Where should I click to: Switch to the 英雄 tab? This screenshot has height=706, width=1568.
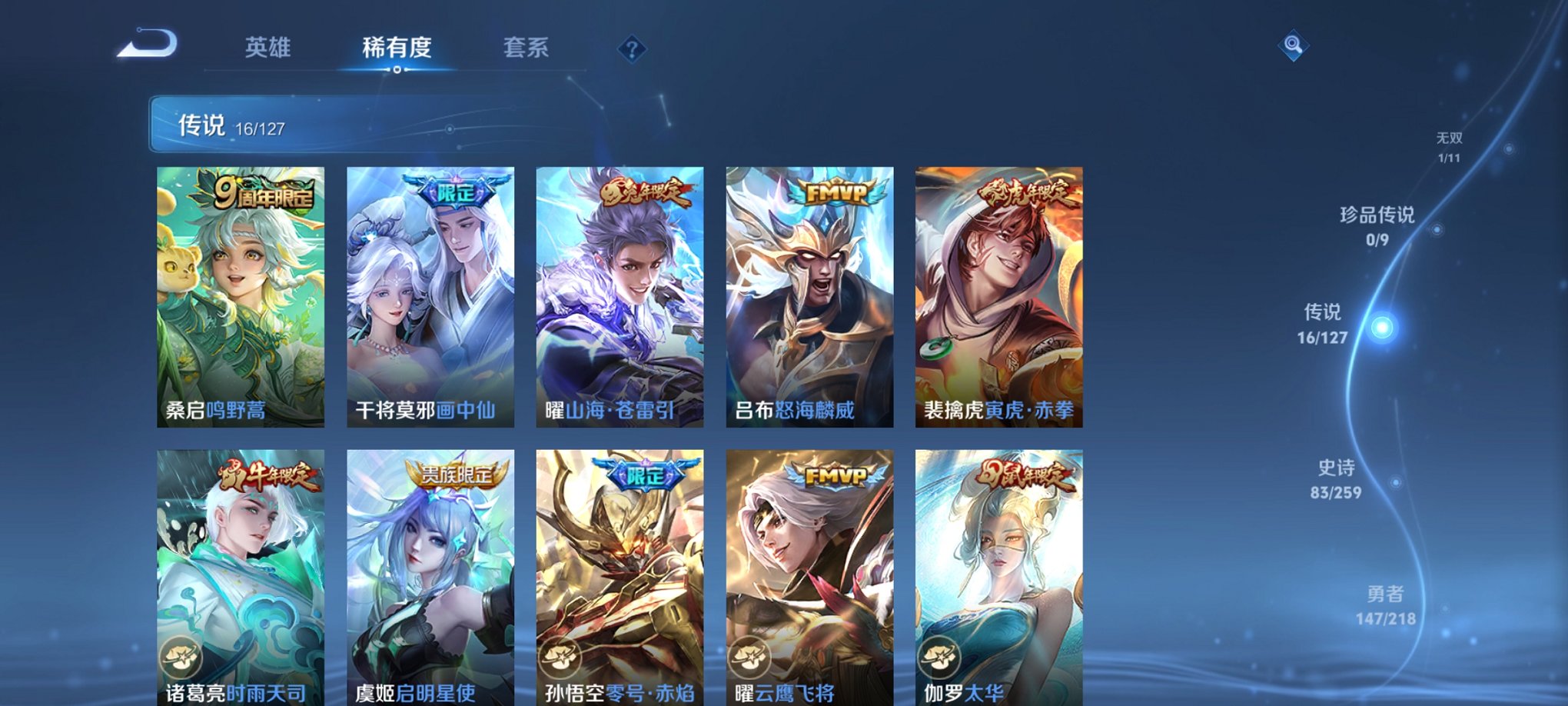[x=267, y=48]
